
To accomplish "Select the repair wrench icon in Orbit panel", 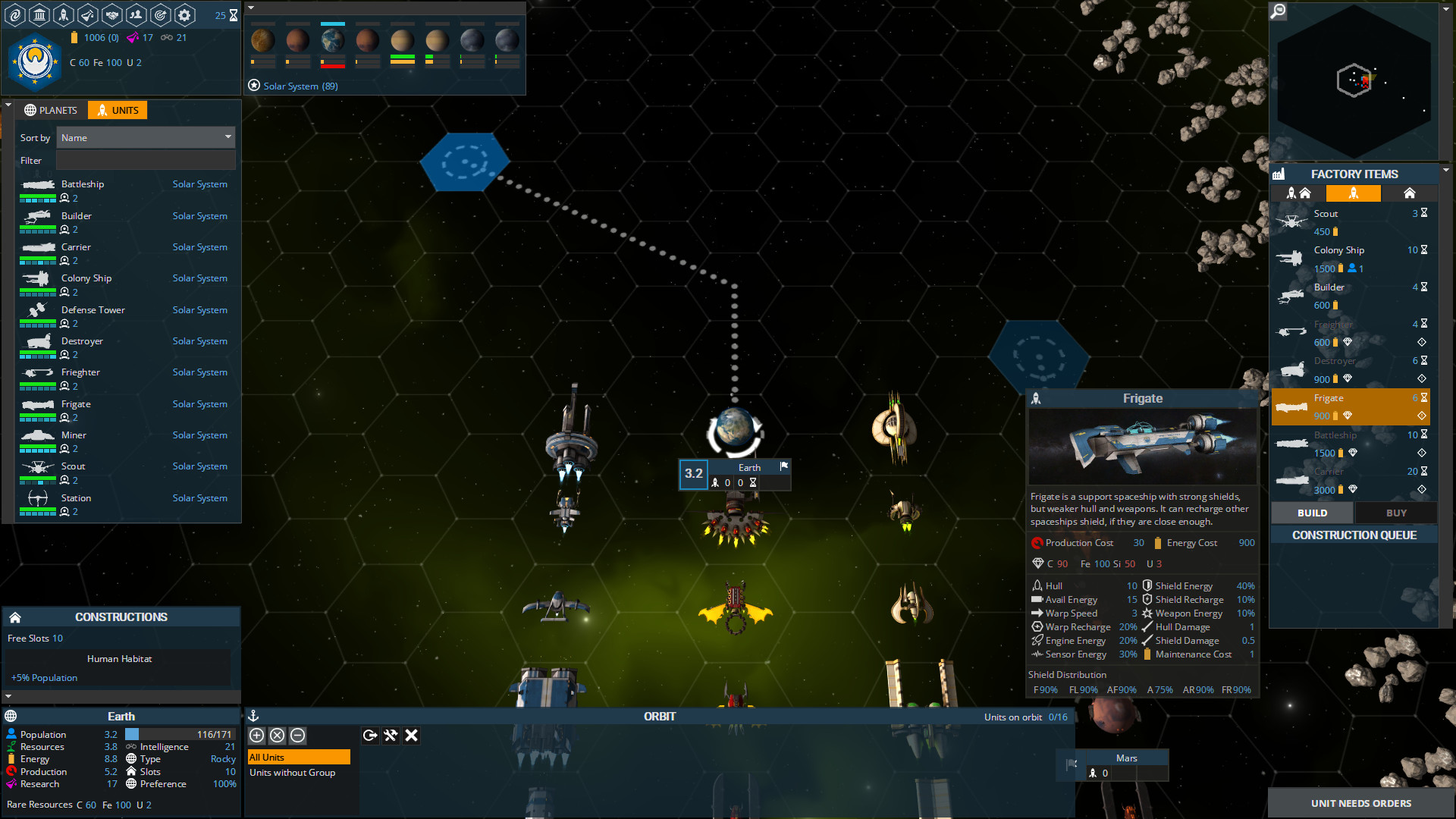I will coord(391,735).
